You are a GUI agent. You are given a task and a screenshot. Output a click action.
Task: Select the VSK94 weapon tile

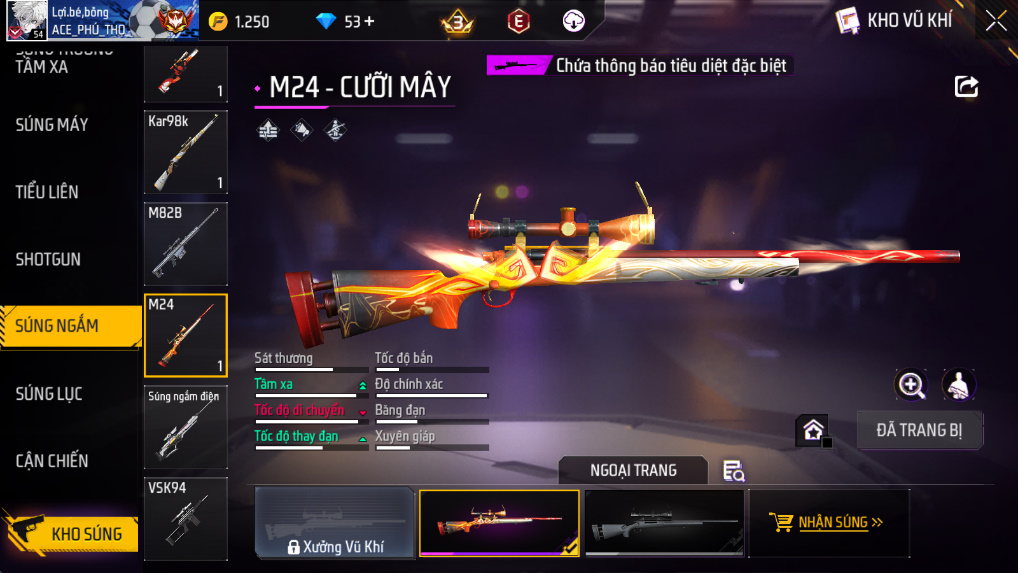[x=186, y=518]
